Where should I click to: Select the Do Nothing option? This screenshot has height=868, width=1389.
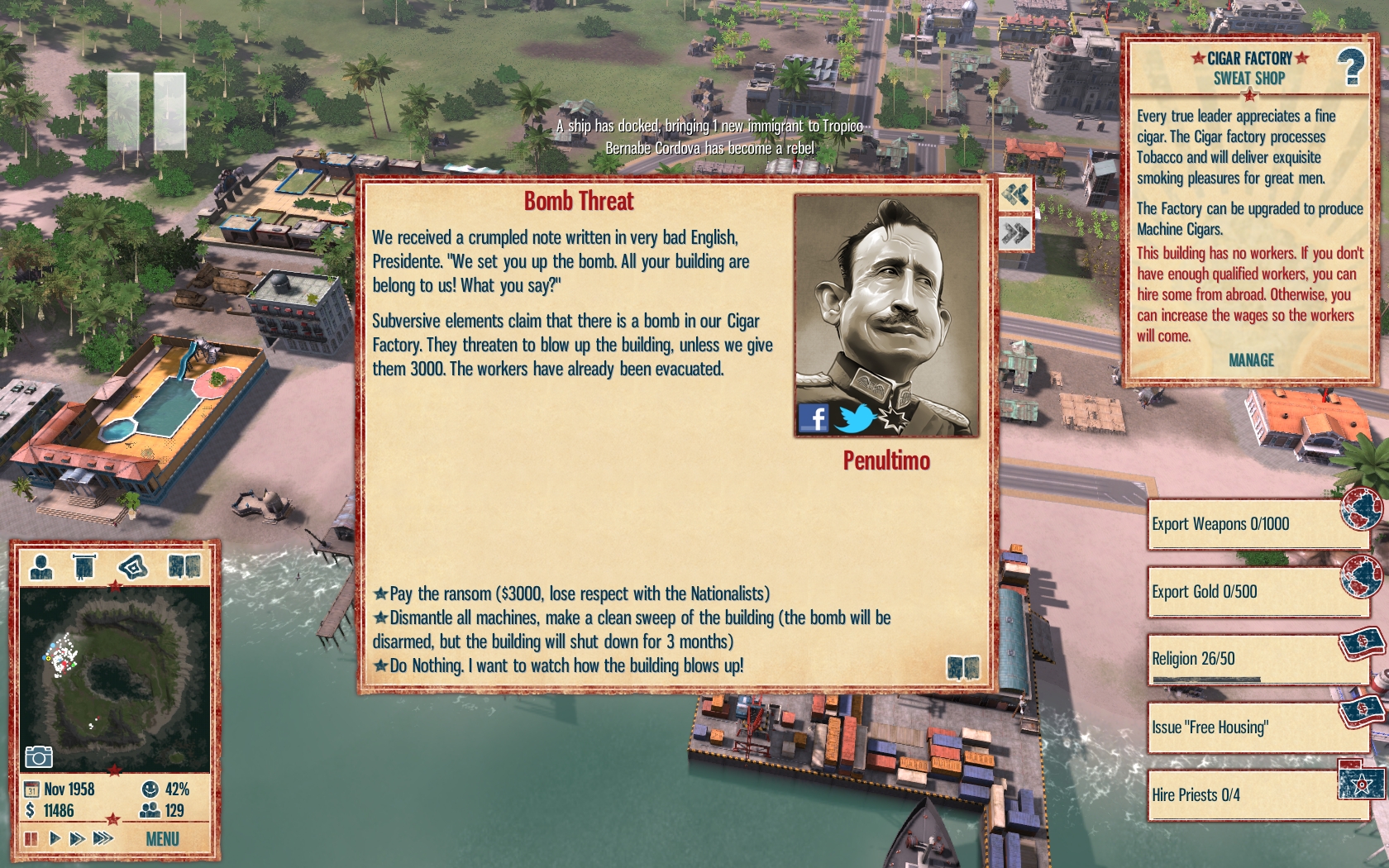coord(566,665)
